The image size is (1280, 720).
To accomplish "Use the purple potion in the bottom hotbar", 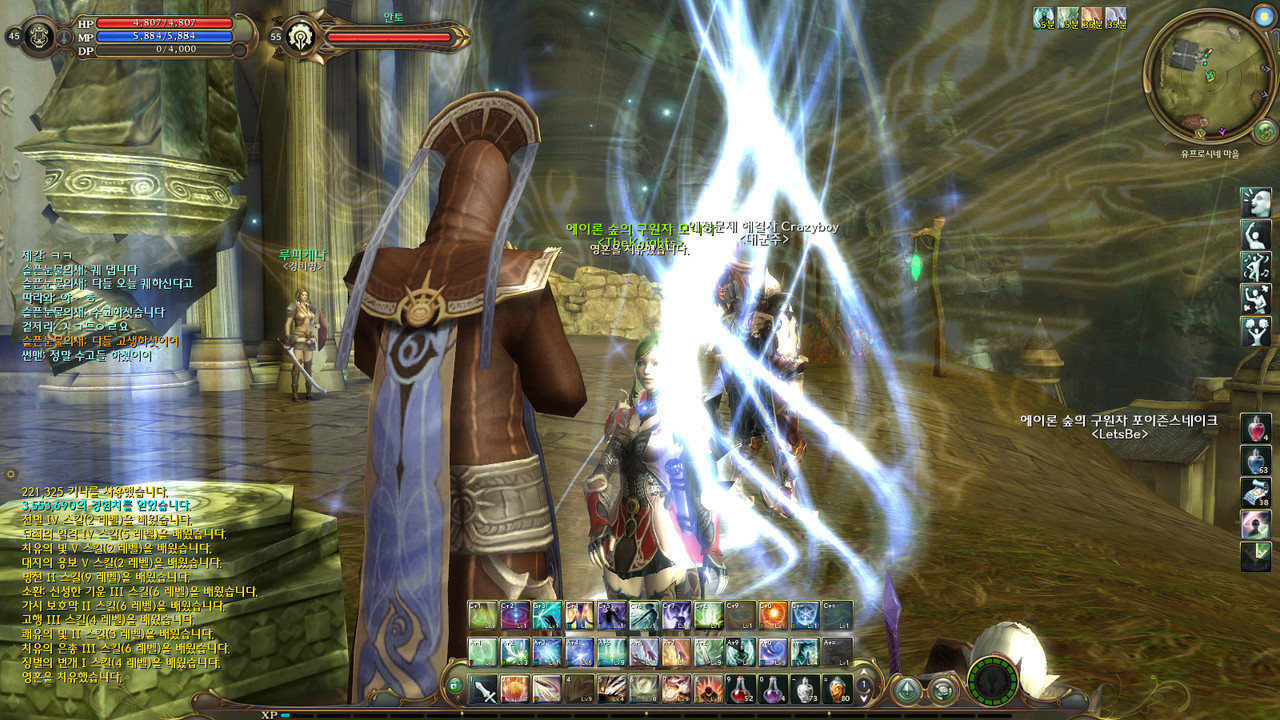I will coord(773,688).
